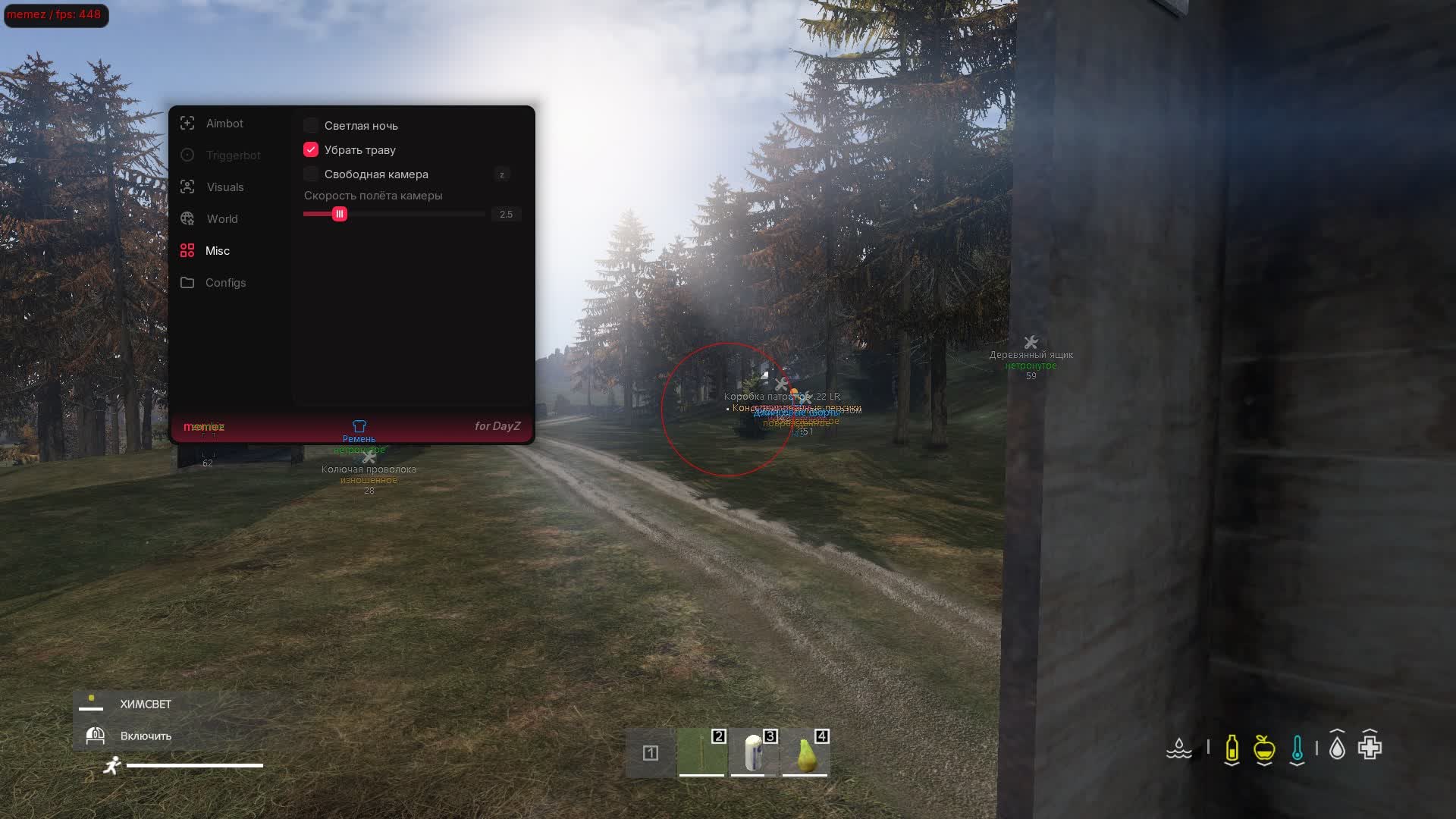1456x819 pixels.
Task: Switch to the World tab
Action: pyautogui.click(x=221, y=218)
